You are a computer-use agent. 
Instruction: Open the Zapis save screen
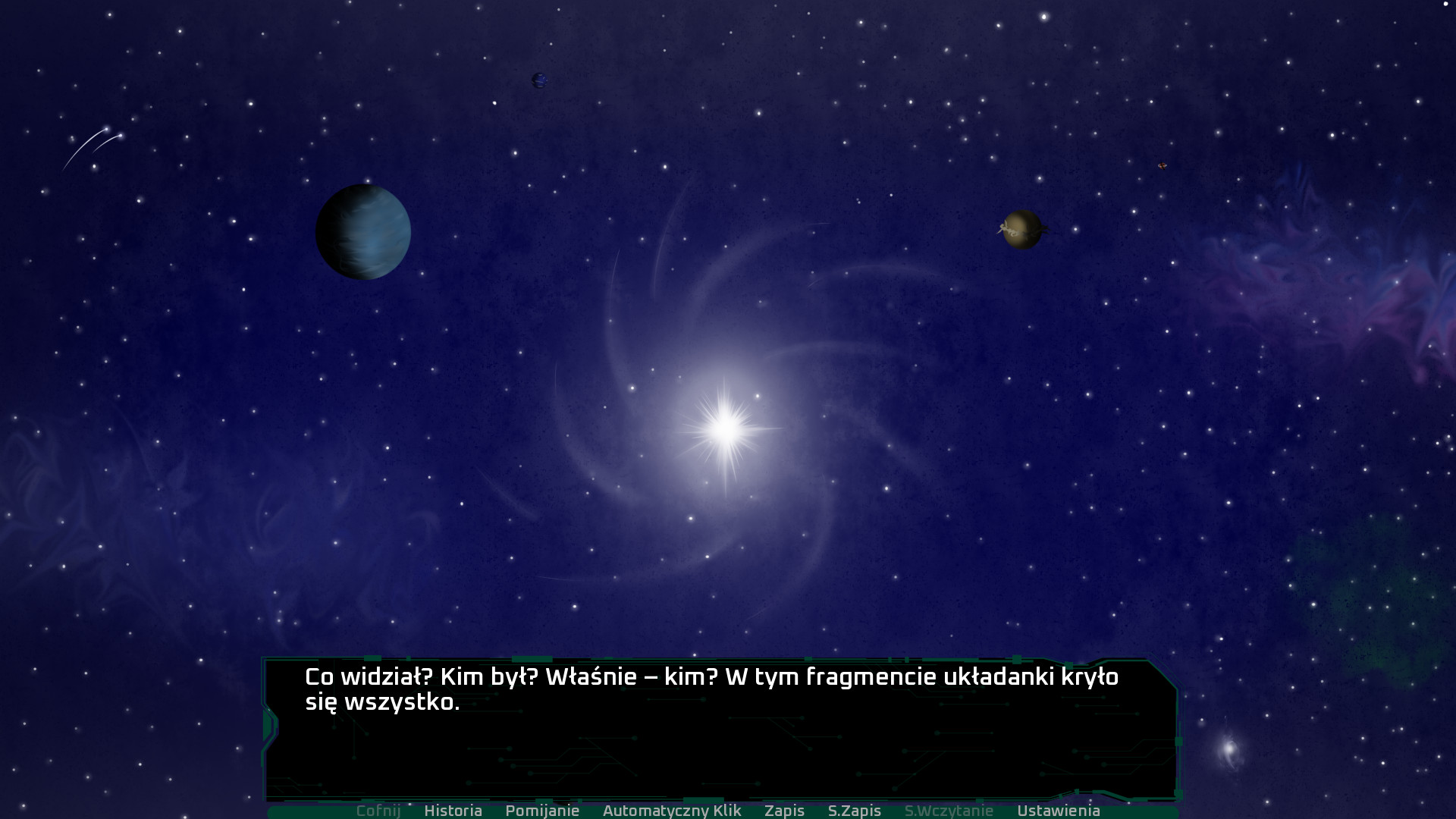pyautogui.click(x=784, y=811)
